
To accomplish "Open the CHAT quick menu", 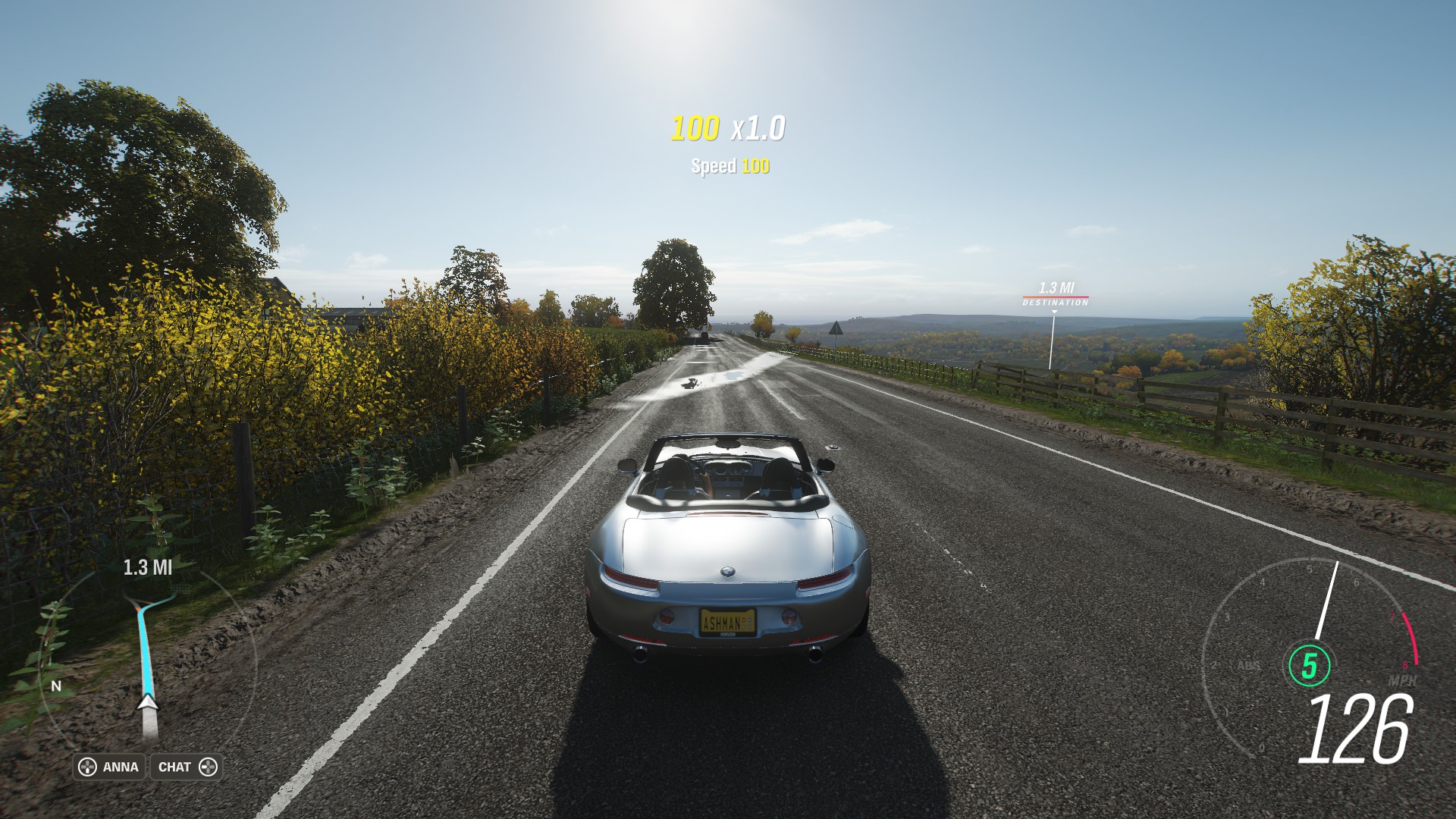I will (x=187, y=767).
